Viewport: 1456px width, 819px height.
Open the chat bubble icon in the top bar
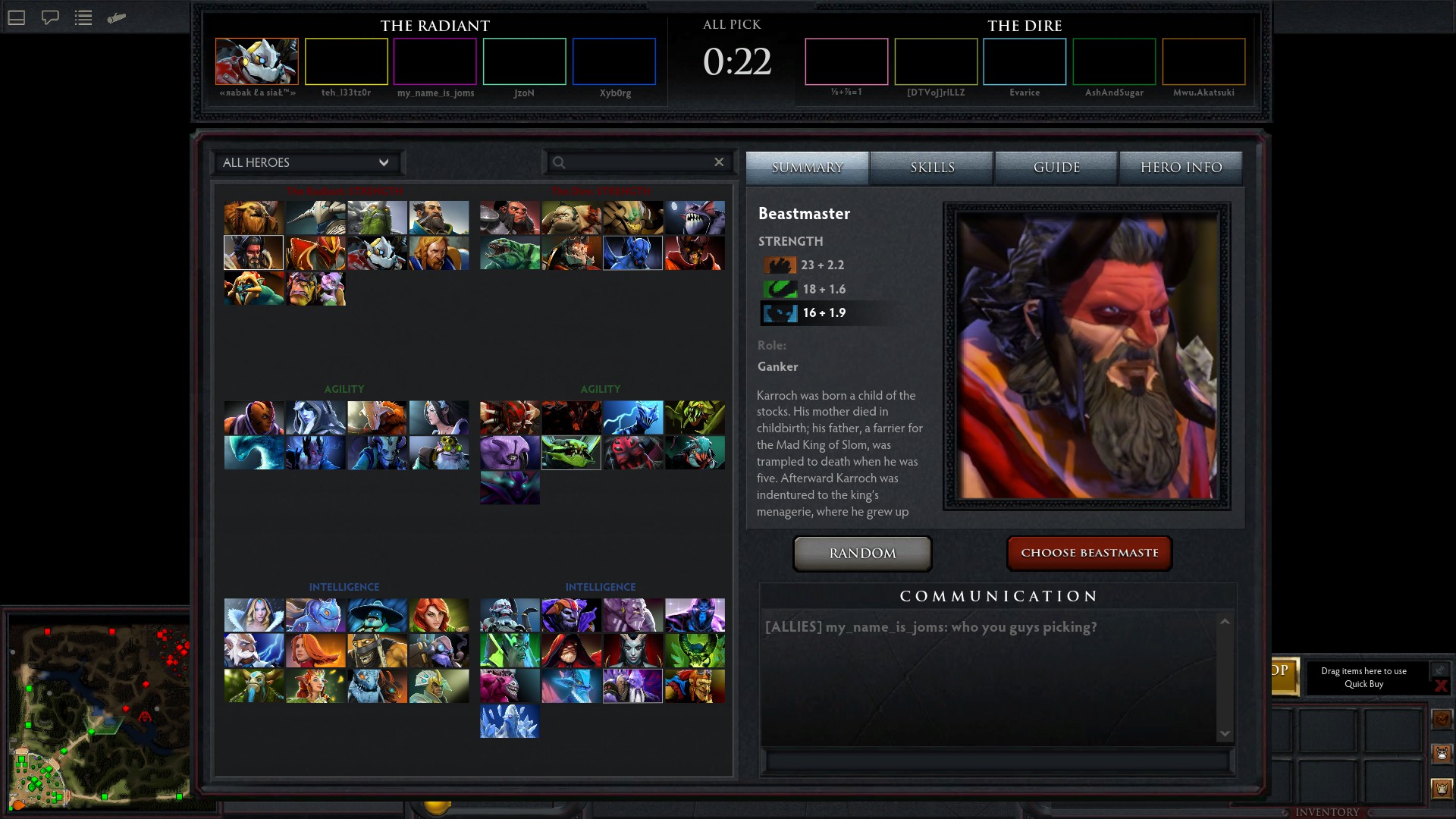click(x=50, y=17)
